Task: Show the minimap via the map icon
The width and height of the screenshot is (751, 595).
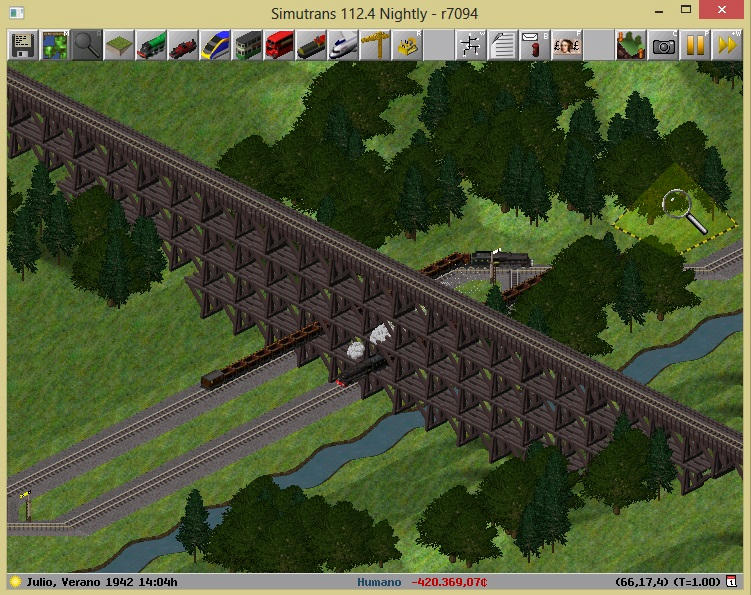Action: pyautogui.click(x=54, y=45)
